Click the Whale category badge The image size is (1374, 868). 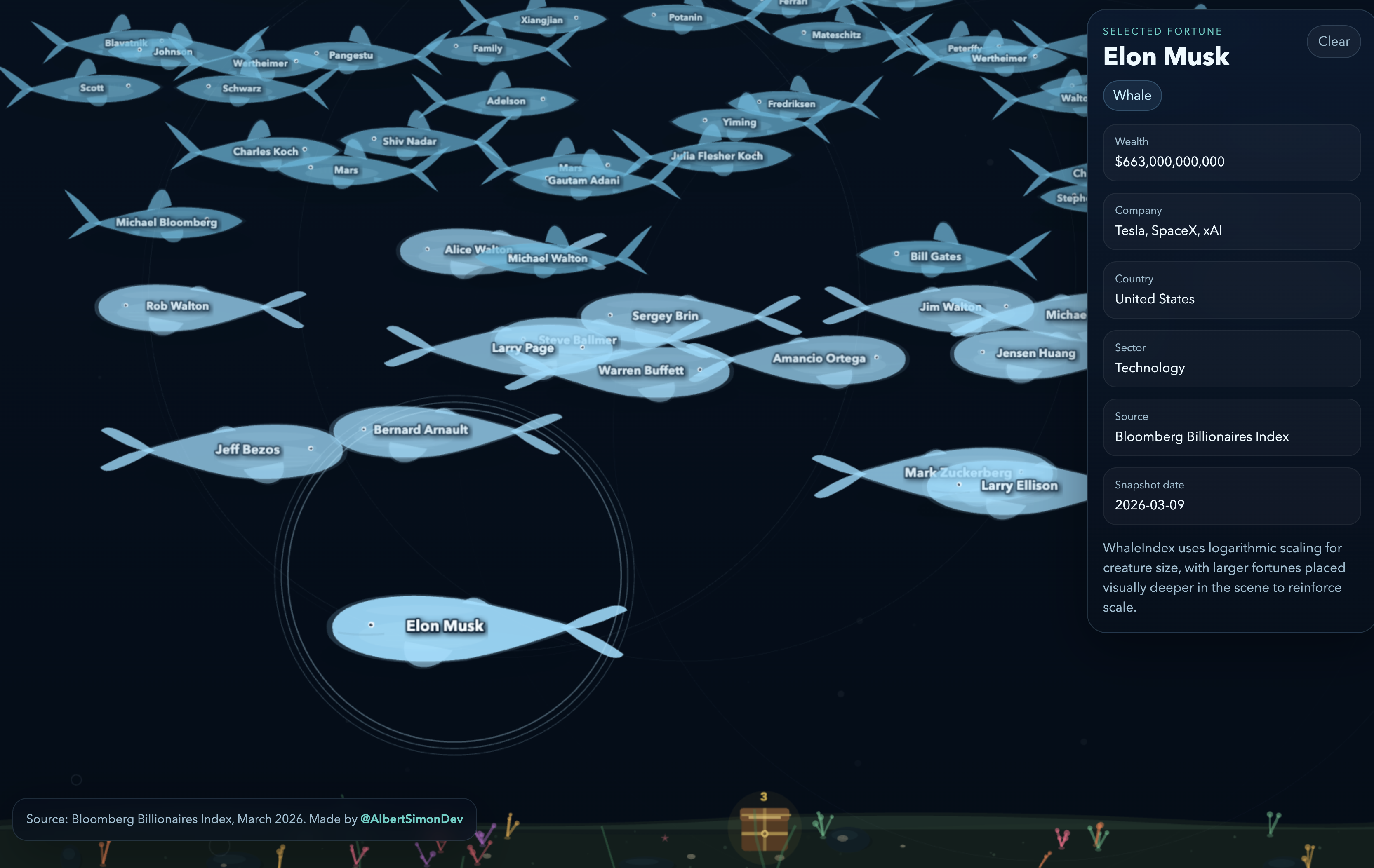pos(1132,95)
